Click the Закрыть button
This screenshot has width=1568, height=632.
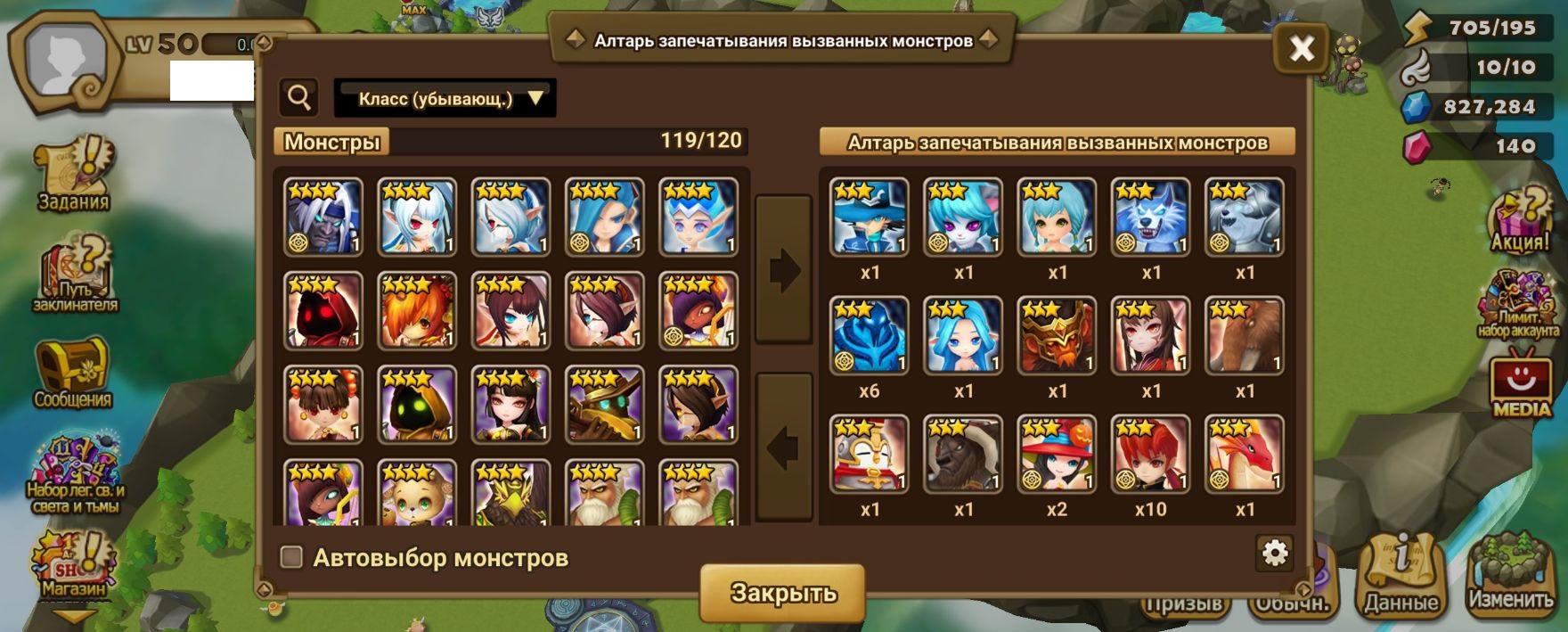pyautogui.click(x=782, y=593)
